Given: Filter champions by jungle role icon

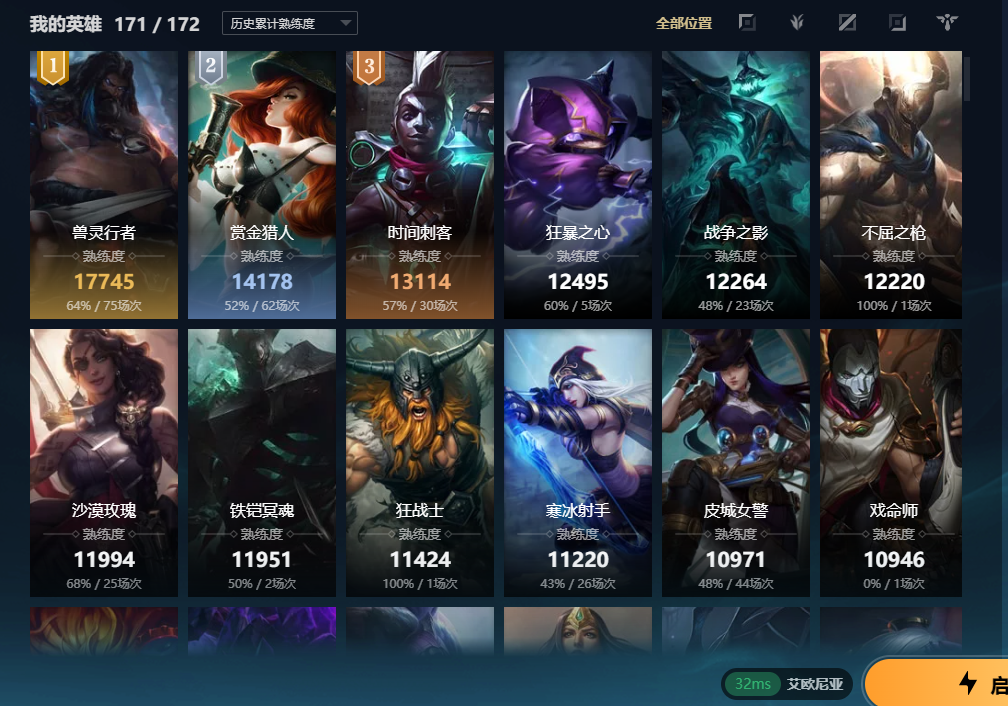Looking at the screenshot, I should pos(797,23).
